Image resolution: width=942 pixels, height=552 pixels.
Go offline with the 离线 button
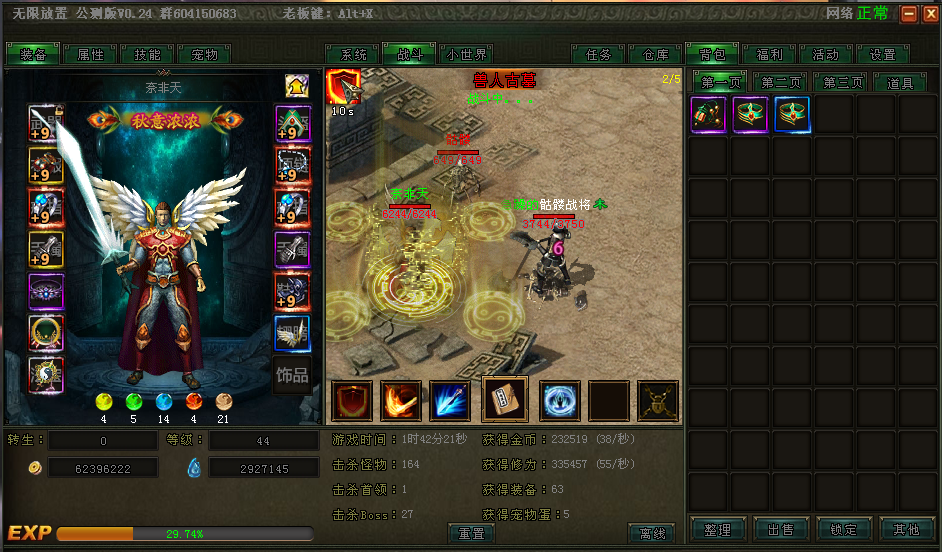tap(652, 533)
